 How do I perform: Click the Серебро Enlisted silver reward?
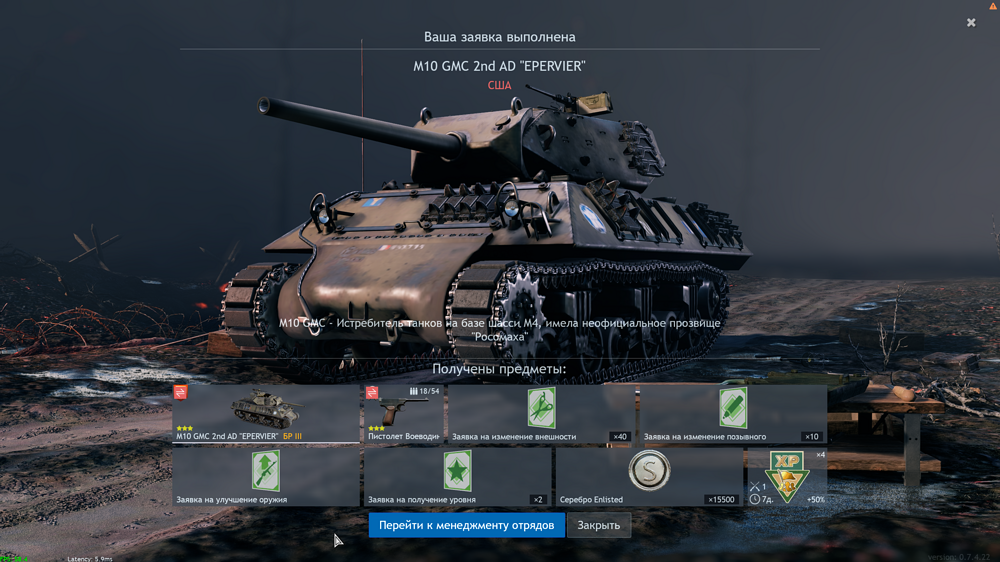(x=649, y=475)
